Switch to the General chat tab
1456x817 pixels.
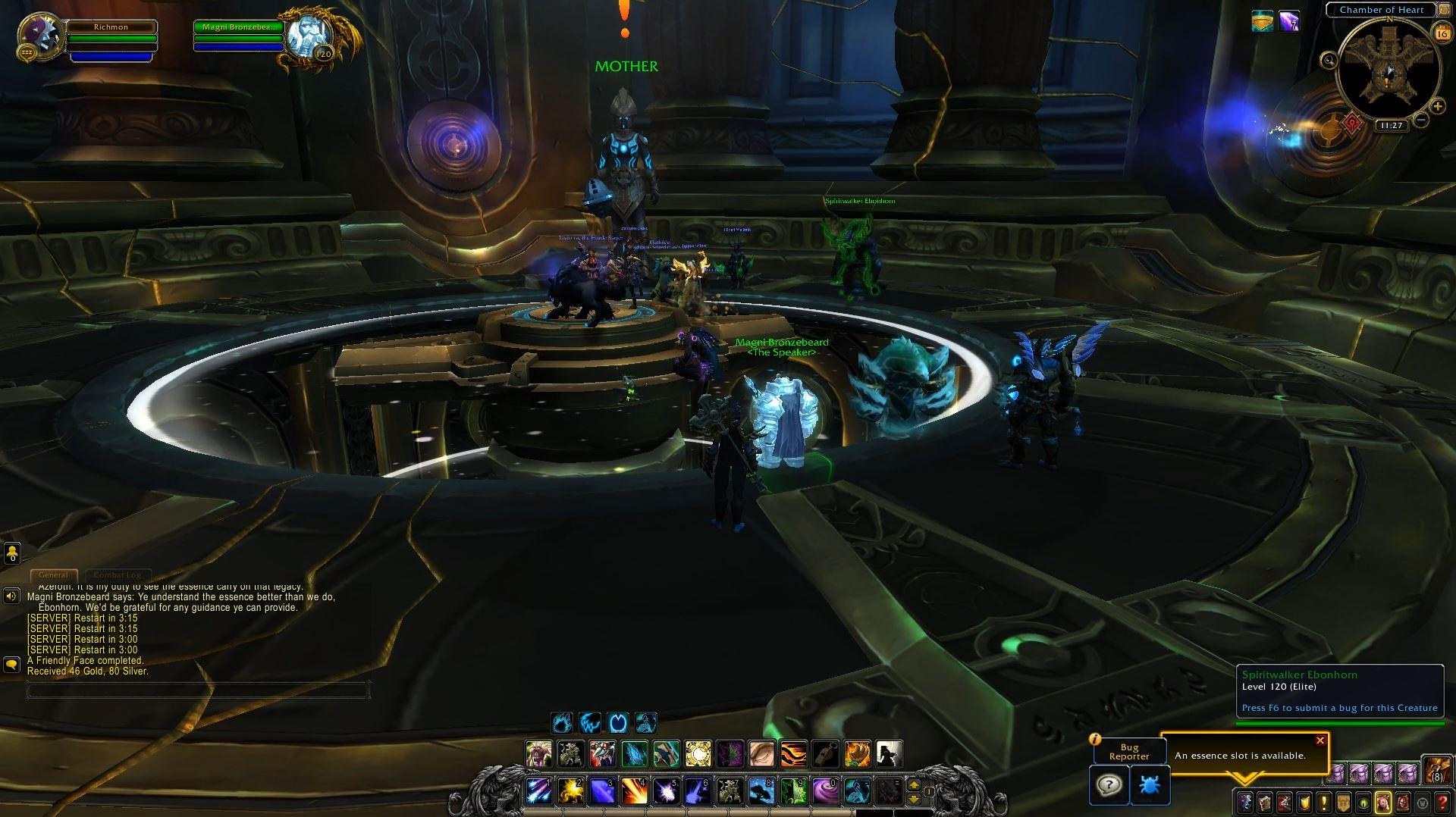53,575
